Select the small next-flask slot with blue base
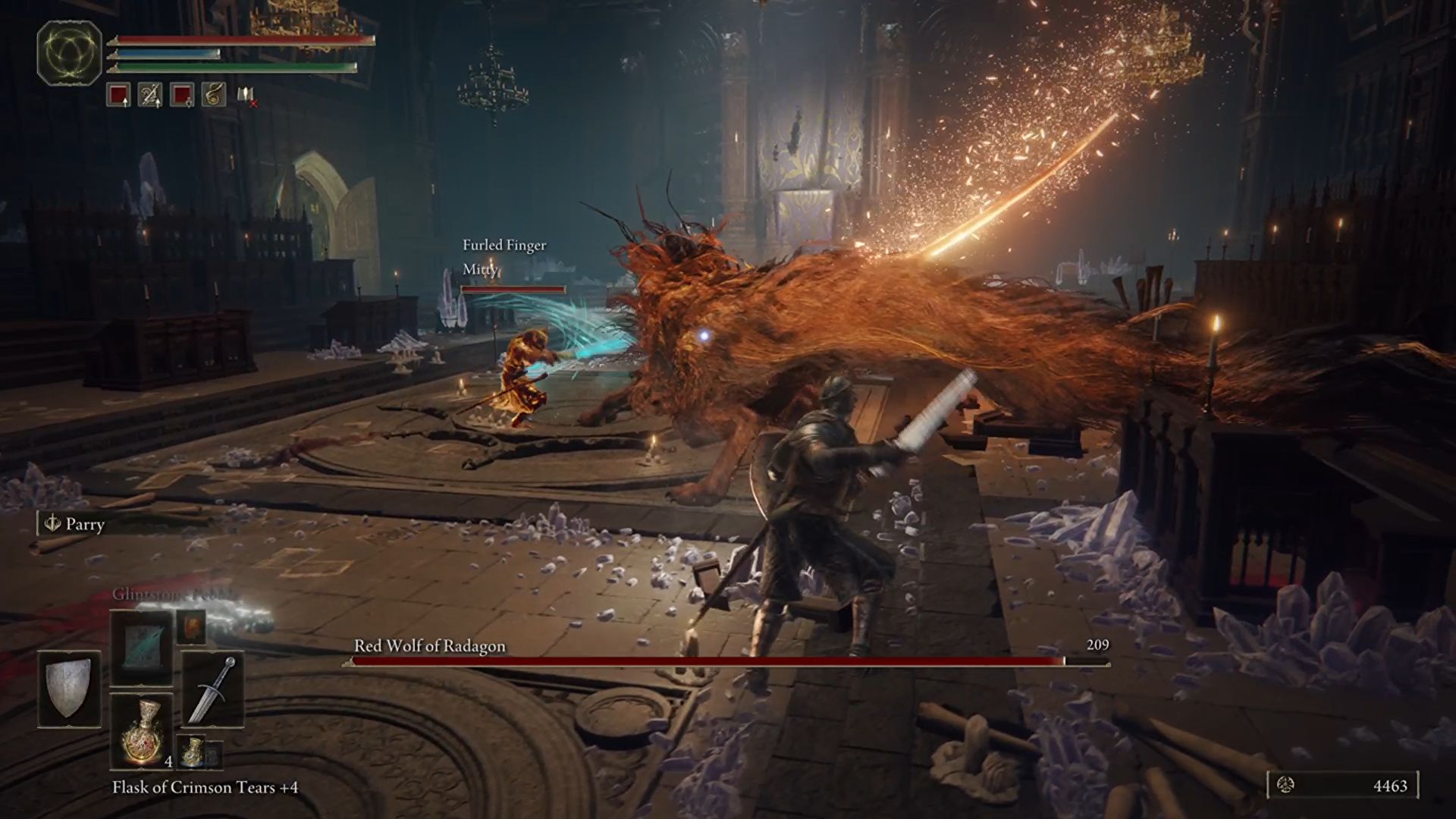This screenshot has width=1456, height=819. coord(193,751)
